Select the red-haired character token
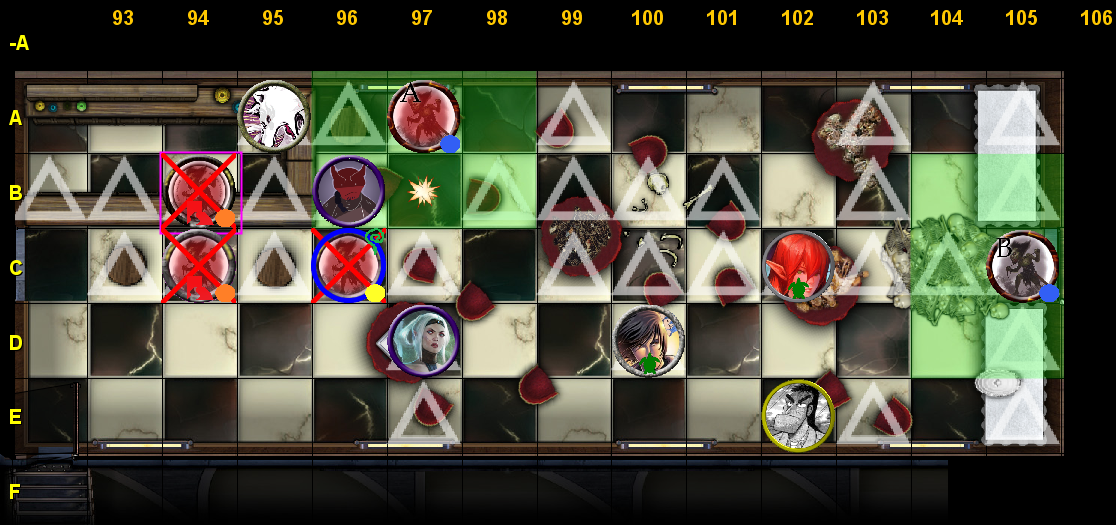The height and width of the screenshot is (525, 1116). (798, 266)
